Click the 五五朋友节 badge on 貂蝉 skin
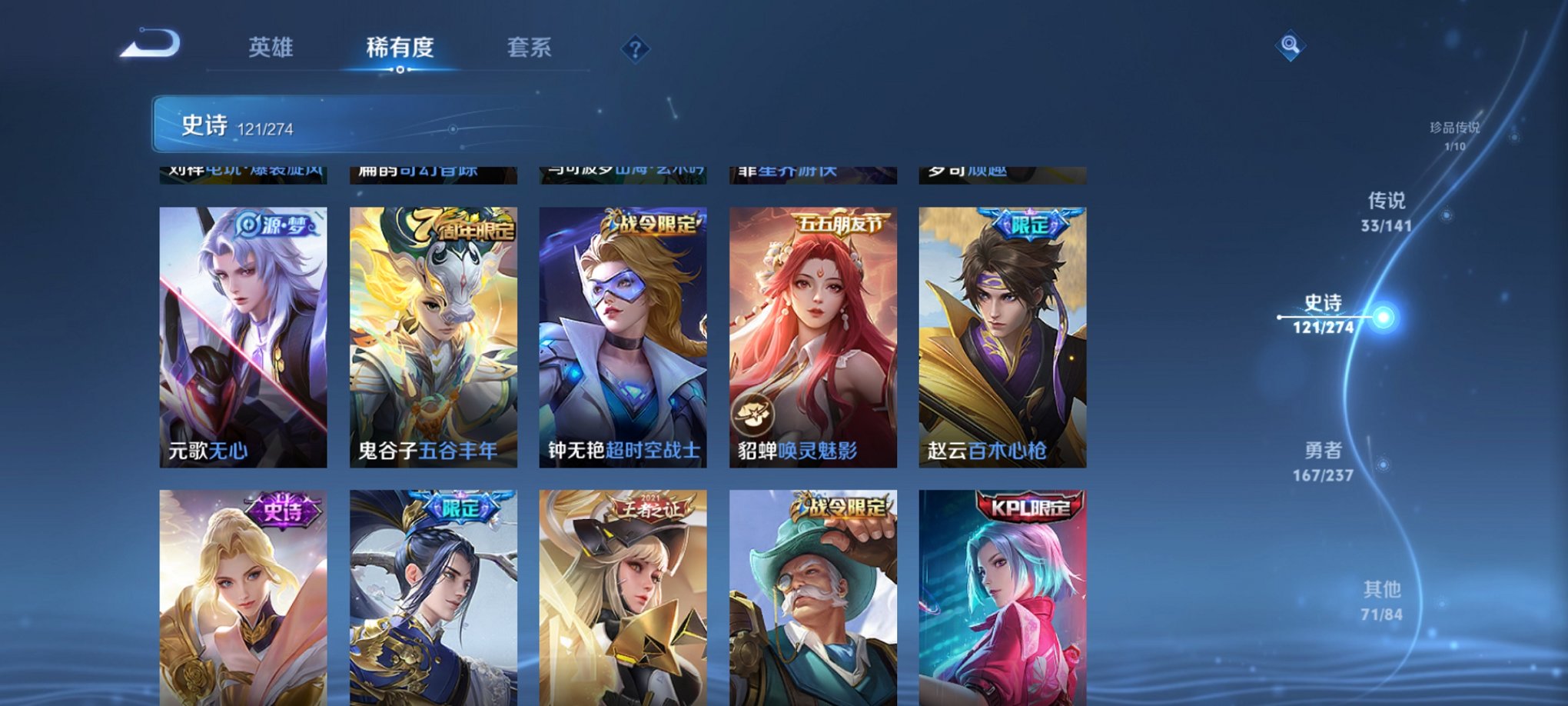 point(842,221)
